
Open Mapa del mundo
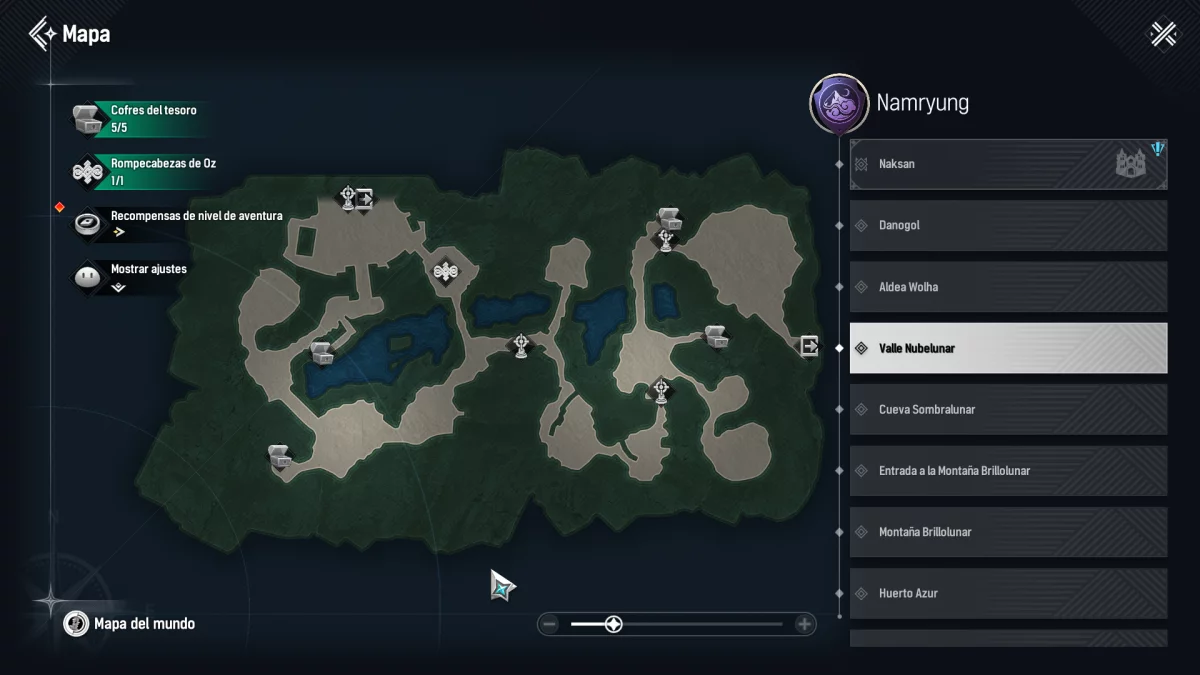pos(130,624)
